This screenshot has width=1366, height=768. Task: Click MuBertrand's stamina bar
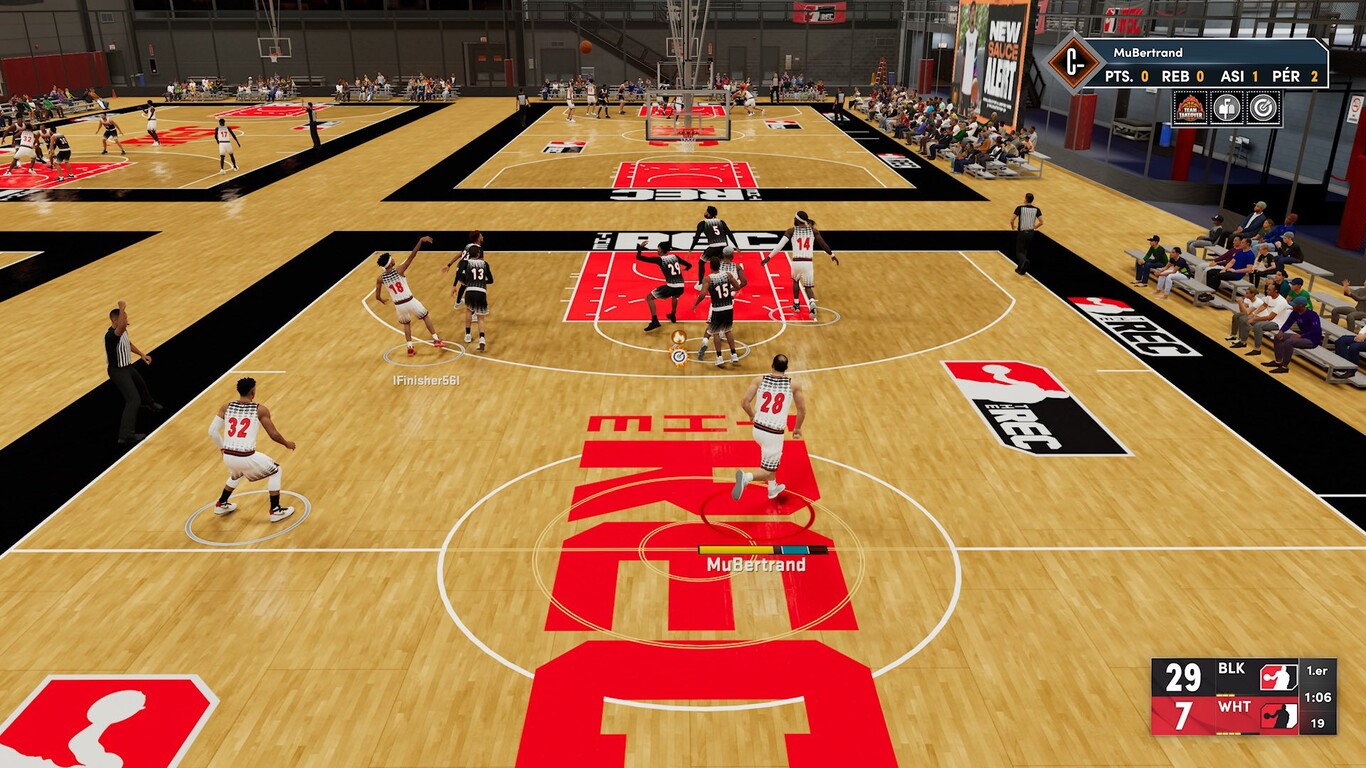(x=736, y=549)
